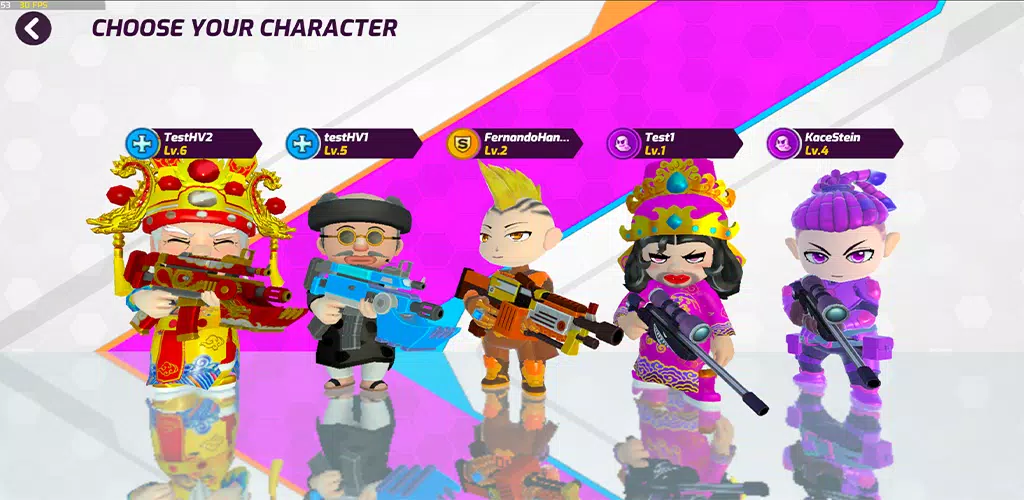This screenshot has height=500, width=1024.
Task: Choose the character with the golden dragon crown
Action: click(x=190, y=280)
